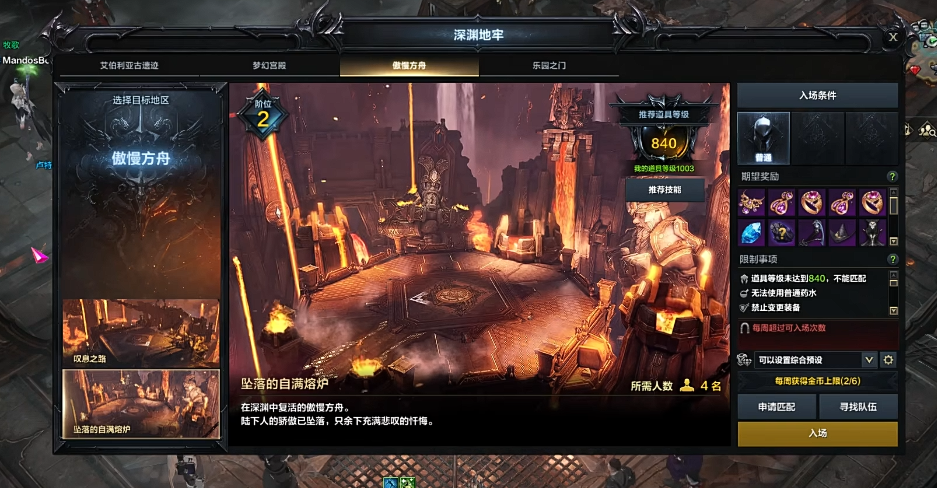Select the 普通 difficulty tile
937x488 pixels.
tap(763, 137)
